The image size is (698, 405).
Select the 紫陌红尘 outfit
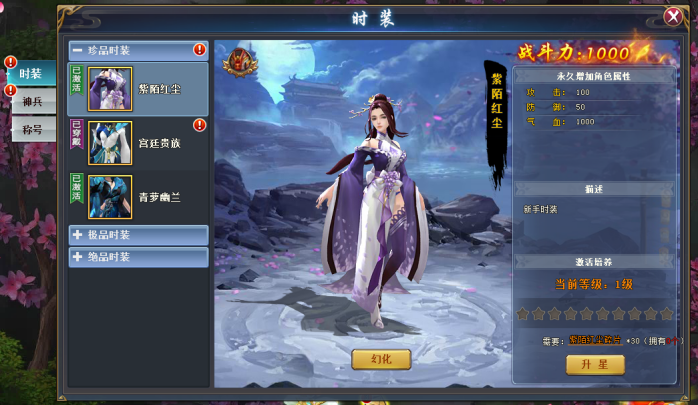[138, 89]
